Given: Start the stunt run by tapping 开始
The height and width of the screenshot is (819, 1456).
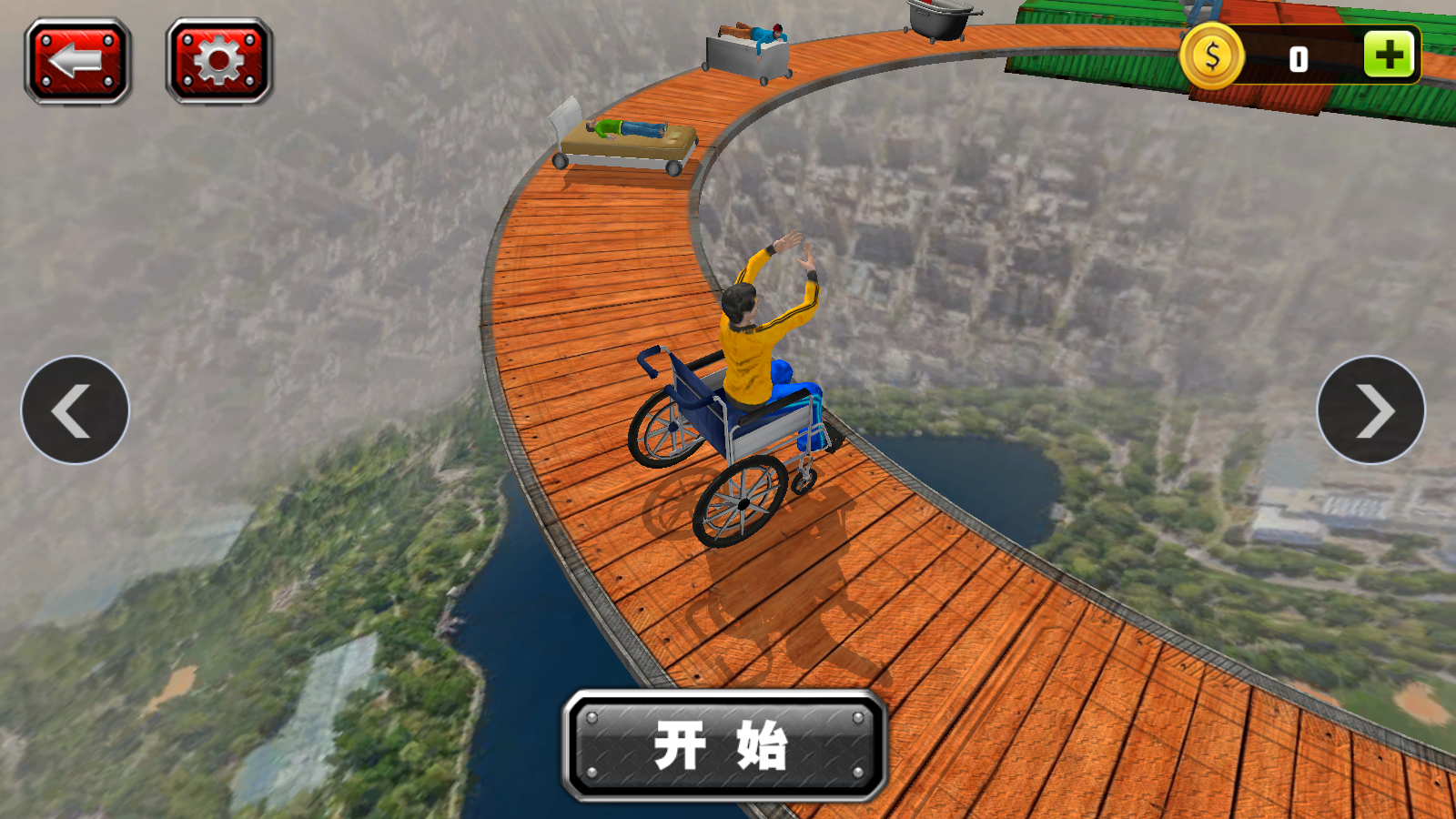Looking at the screenshot, I should pyautogui.click(x=722, y=740).
